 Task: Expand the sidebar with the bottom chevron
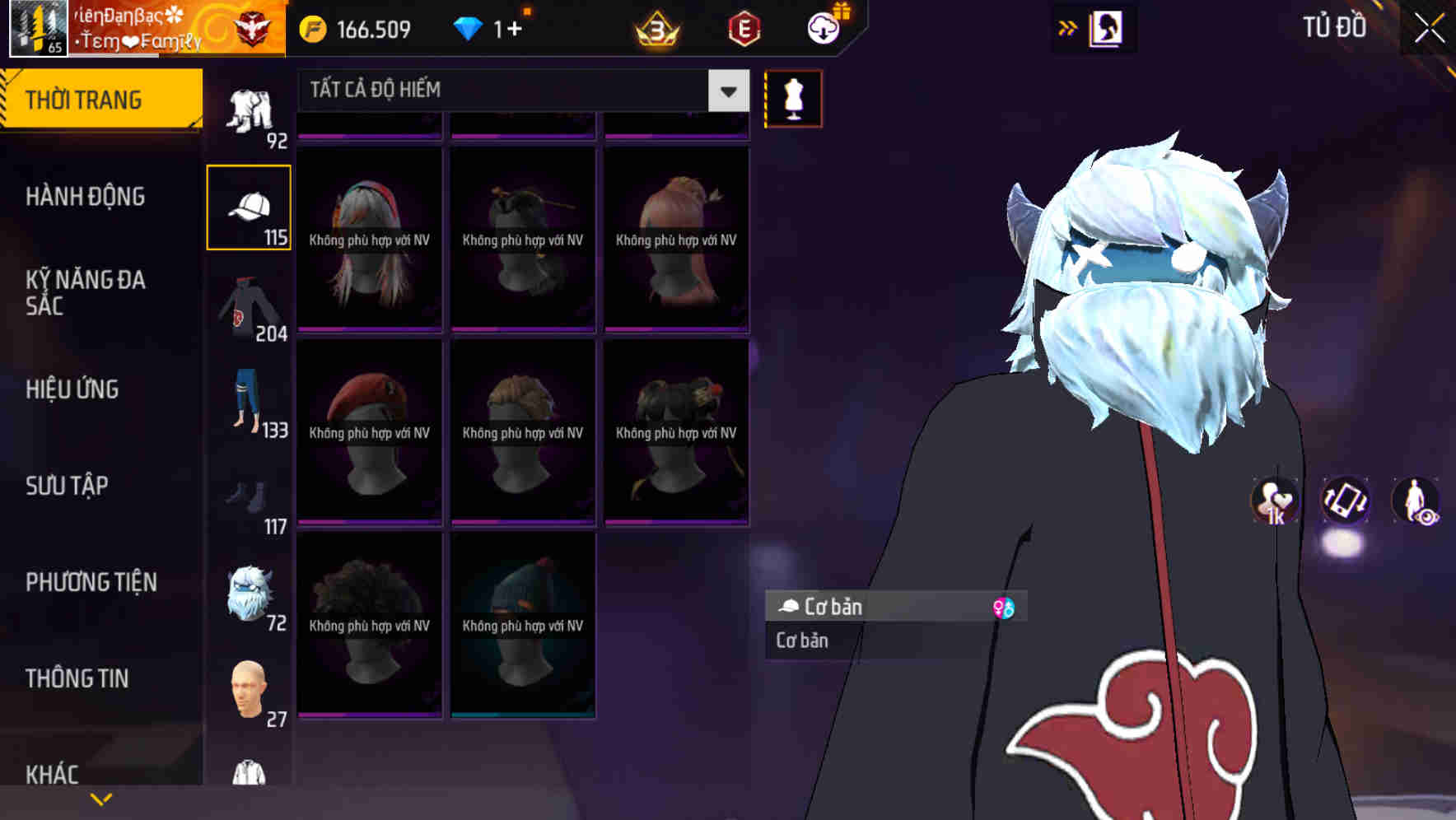coord(100,798)
